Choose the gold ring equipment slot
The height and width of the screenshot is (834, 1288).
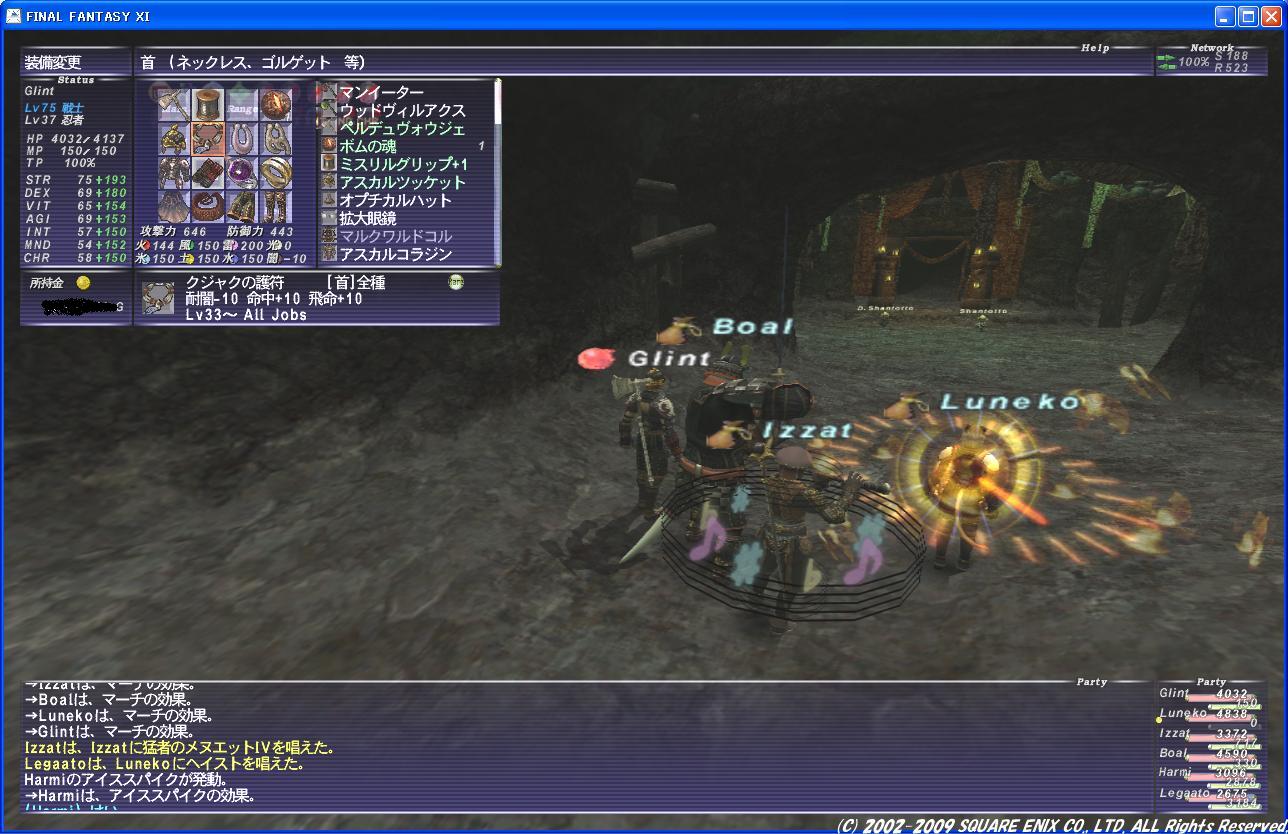[275, 172]
